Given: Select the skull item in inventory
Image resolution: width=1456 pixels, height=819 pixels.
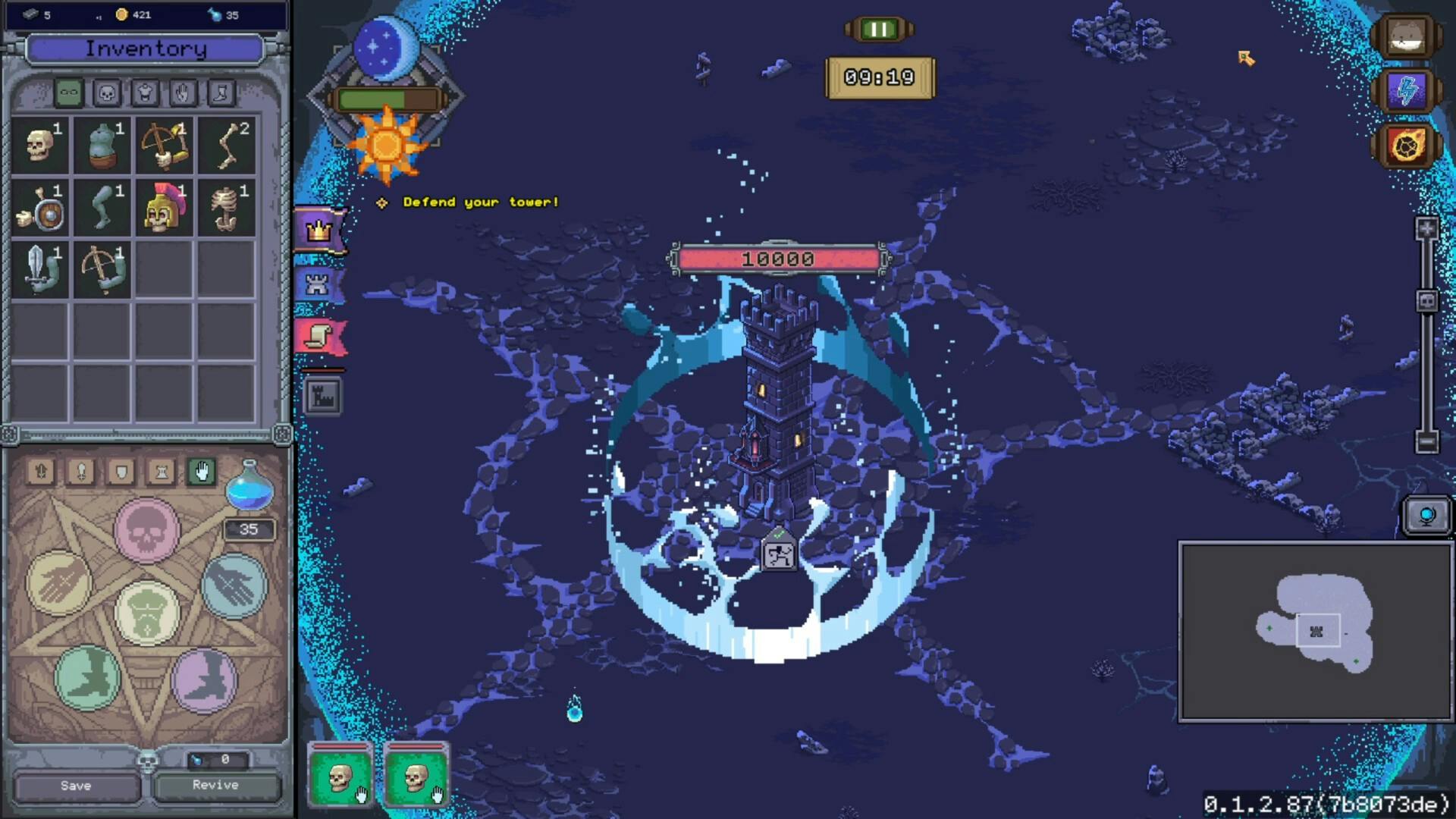Looking at the screenshot, I should tap(39, 145).
